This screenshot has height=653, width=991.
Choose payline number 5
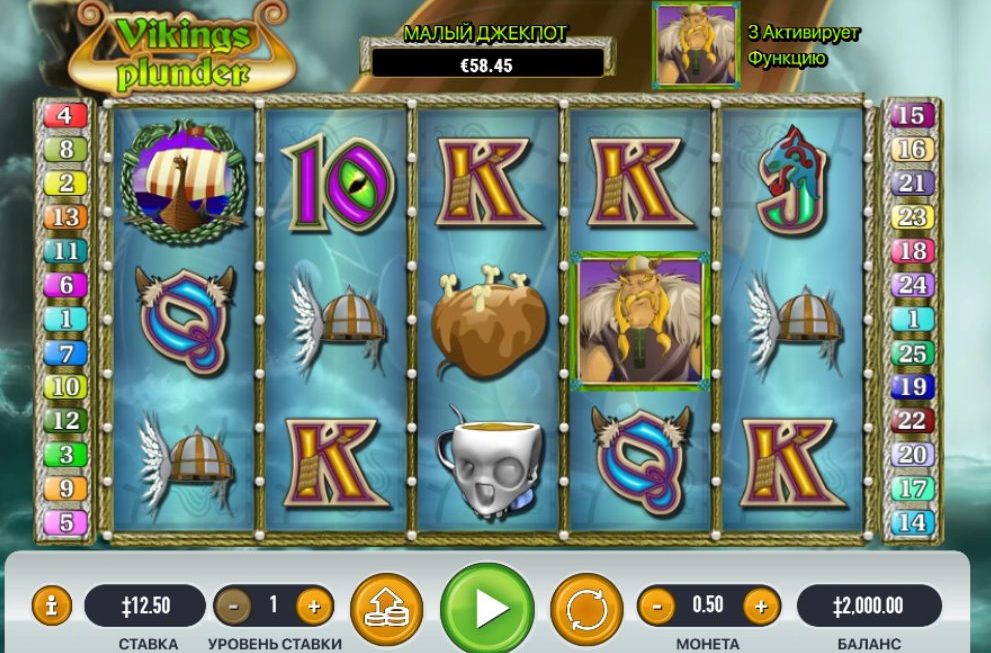[66, 523]
